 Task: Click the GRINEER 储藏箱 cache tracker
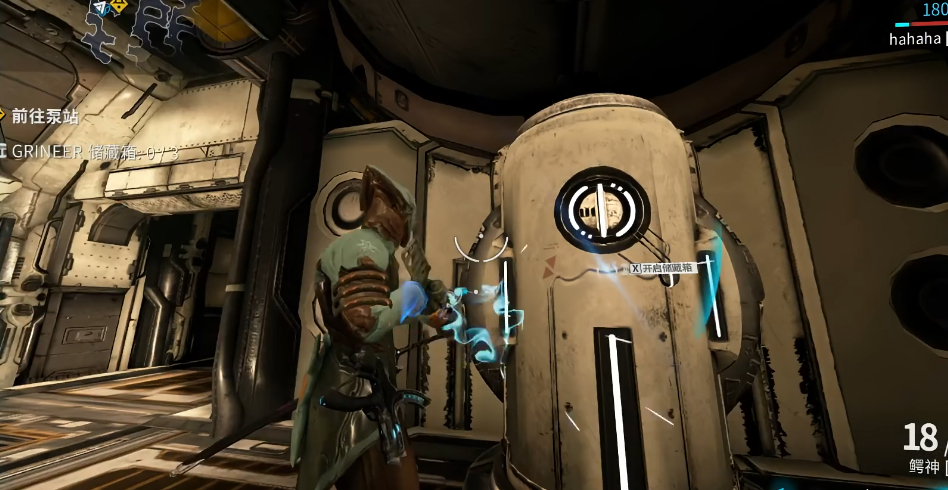point(92,152)
